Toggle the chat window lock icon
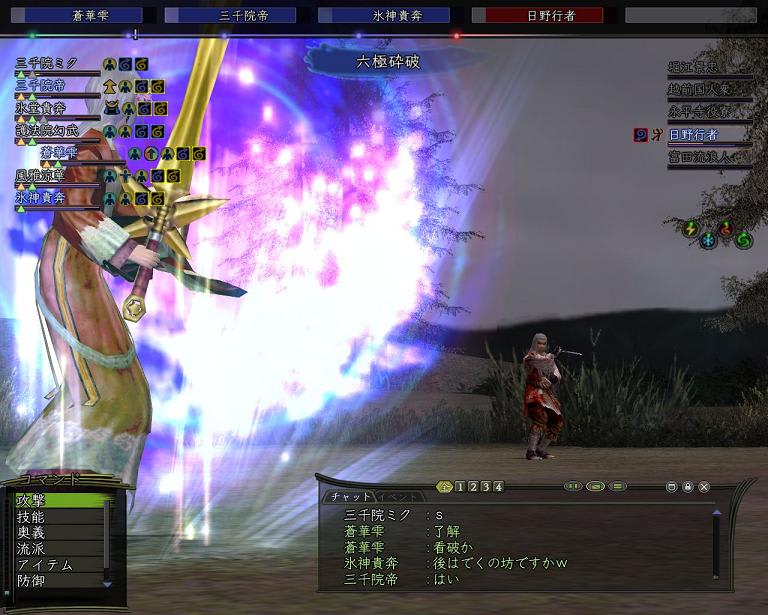The width and height of the screenshot is (768, 615). [x=688, y=487]
